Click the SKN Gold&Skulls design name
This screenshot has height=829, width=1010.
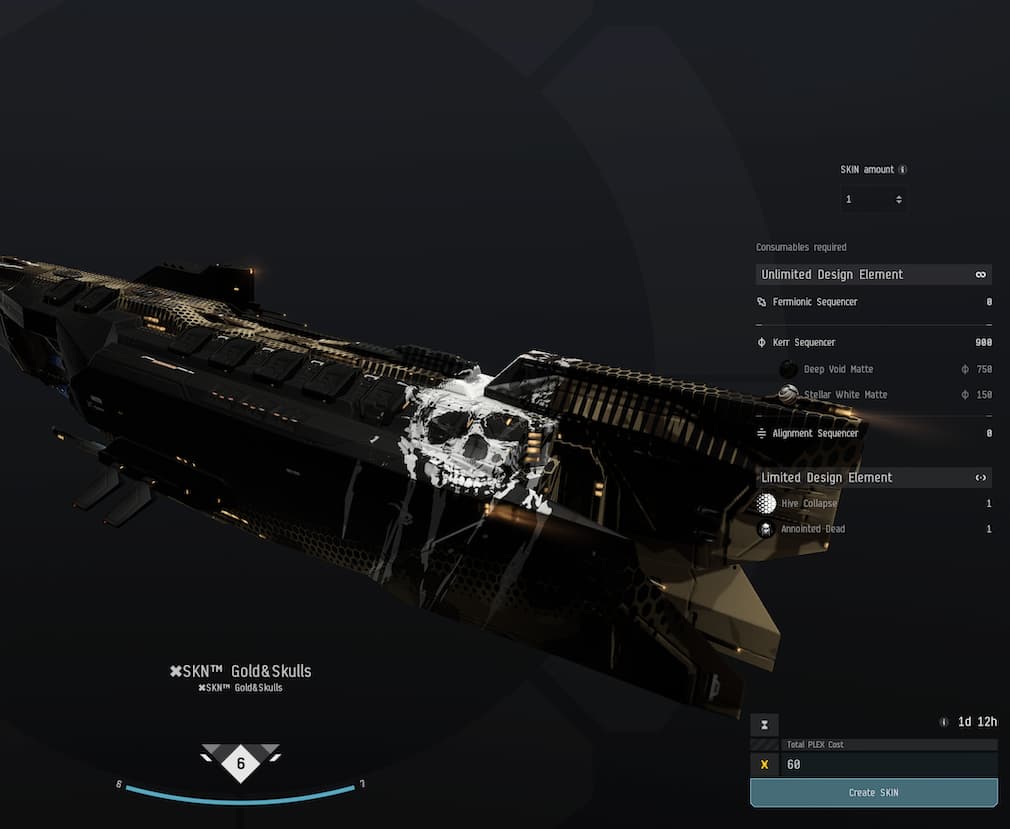click(x=240, y=671)
